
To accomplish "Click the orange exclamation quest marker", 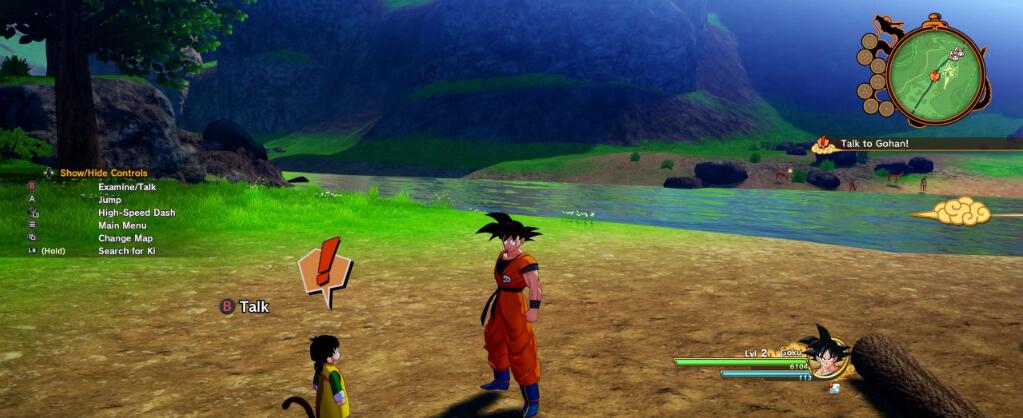I will [325, 269].
